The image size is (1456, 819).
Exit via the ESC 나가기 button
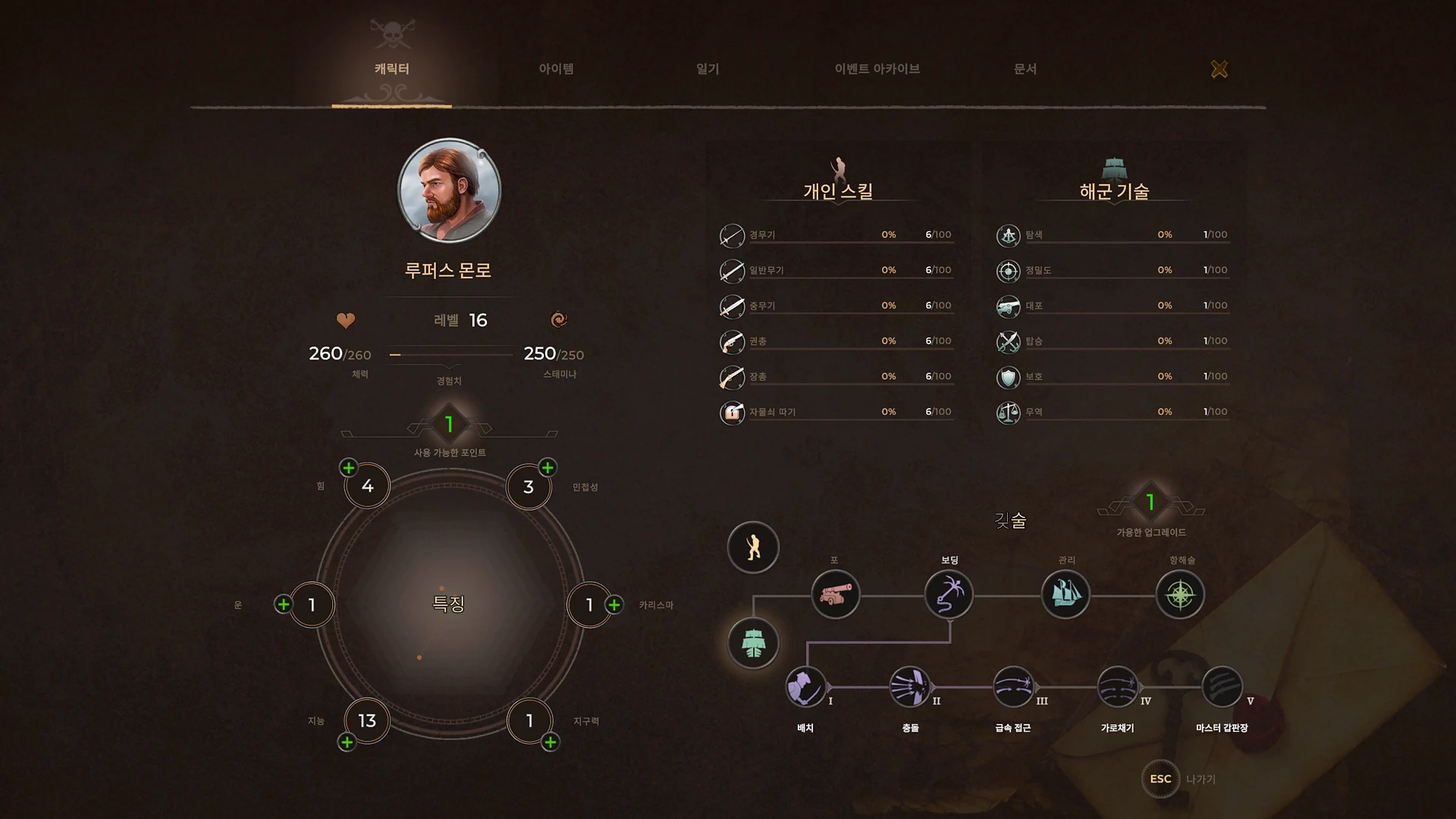click(x=1159, y=779)
